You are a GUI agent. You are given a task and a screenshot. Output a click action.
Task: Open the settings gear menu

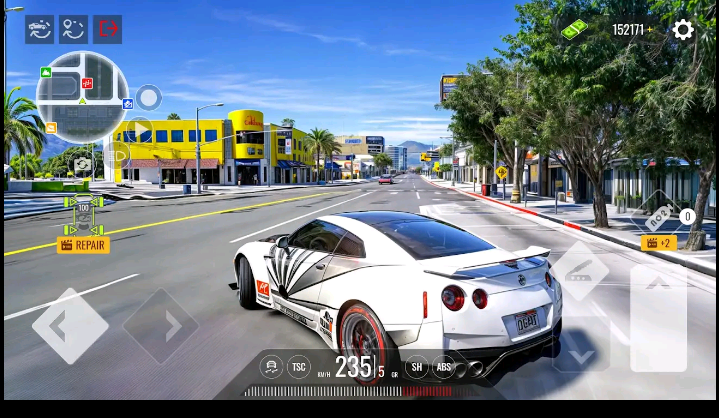click(x=683, y=30)
